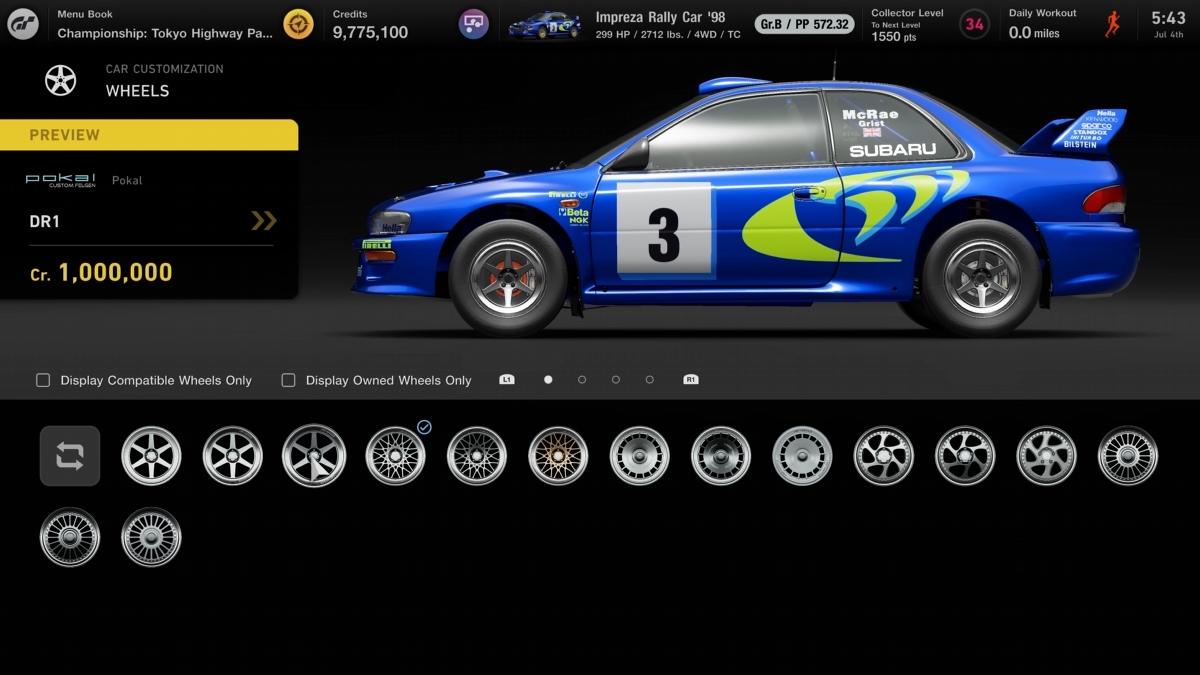Go to the second wheel page dot
Viewport: 1200px width, 675px height.
[x=582, y=380]
